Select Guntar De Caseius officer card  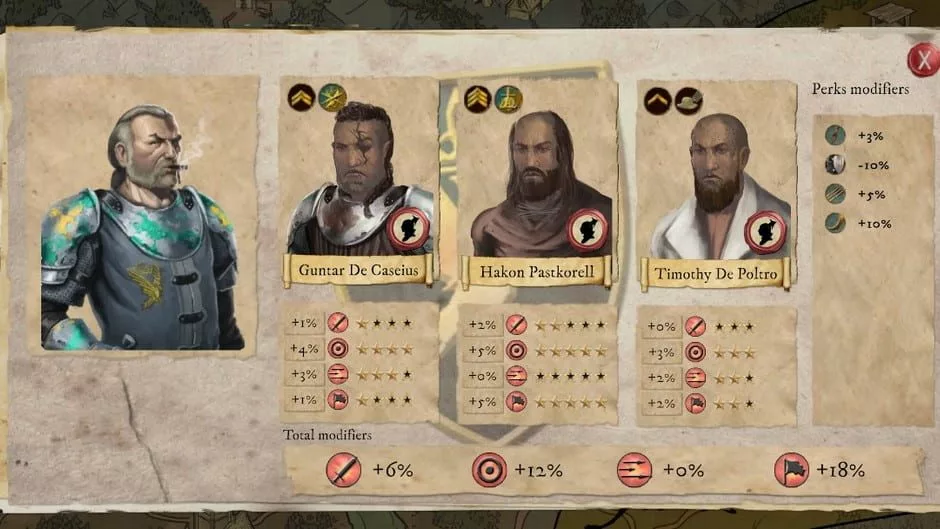click(x=359, y=180)
